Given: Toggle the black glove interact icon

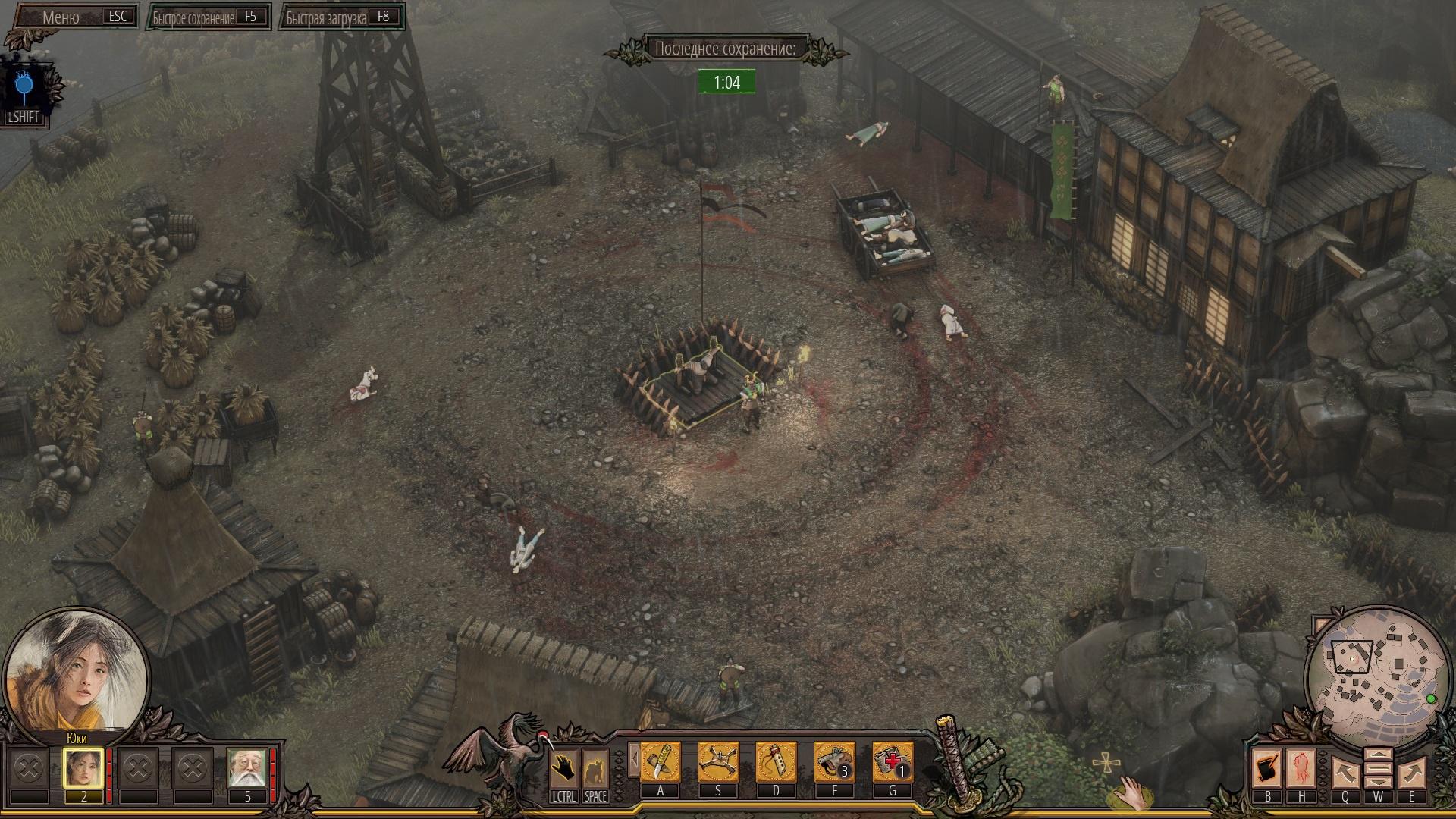Looking at the screenshot, I should coord(563,768).
